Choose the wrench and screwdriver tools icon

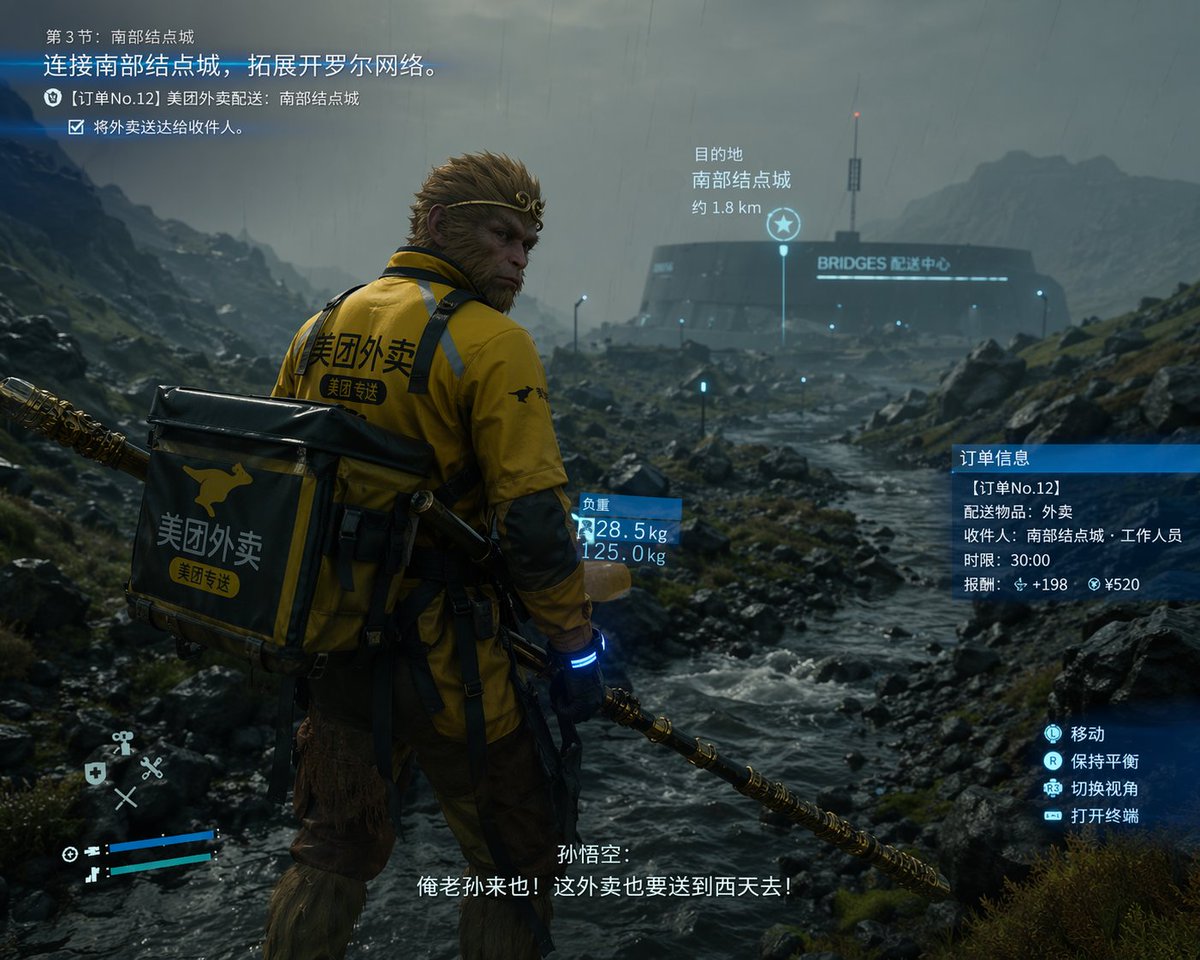click(x=152, y=768)
